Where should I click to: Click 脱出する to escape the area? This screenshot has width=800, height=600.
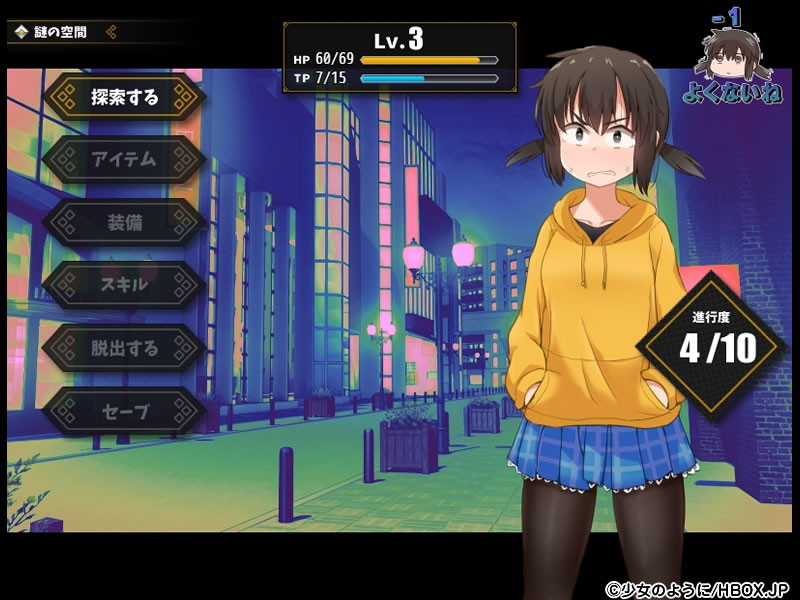tap(124, 348)
